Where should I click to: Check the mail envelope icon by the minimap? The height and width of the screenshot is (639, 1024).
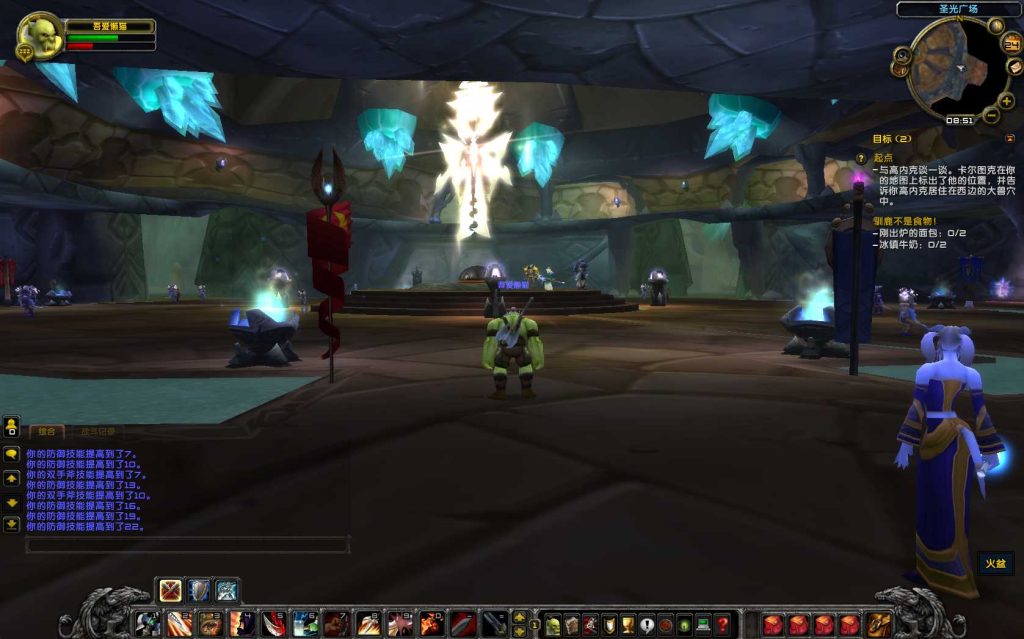pyautogui.click(x=1014, y=67)
